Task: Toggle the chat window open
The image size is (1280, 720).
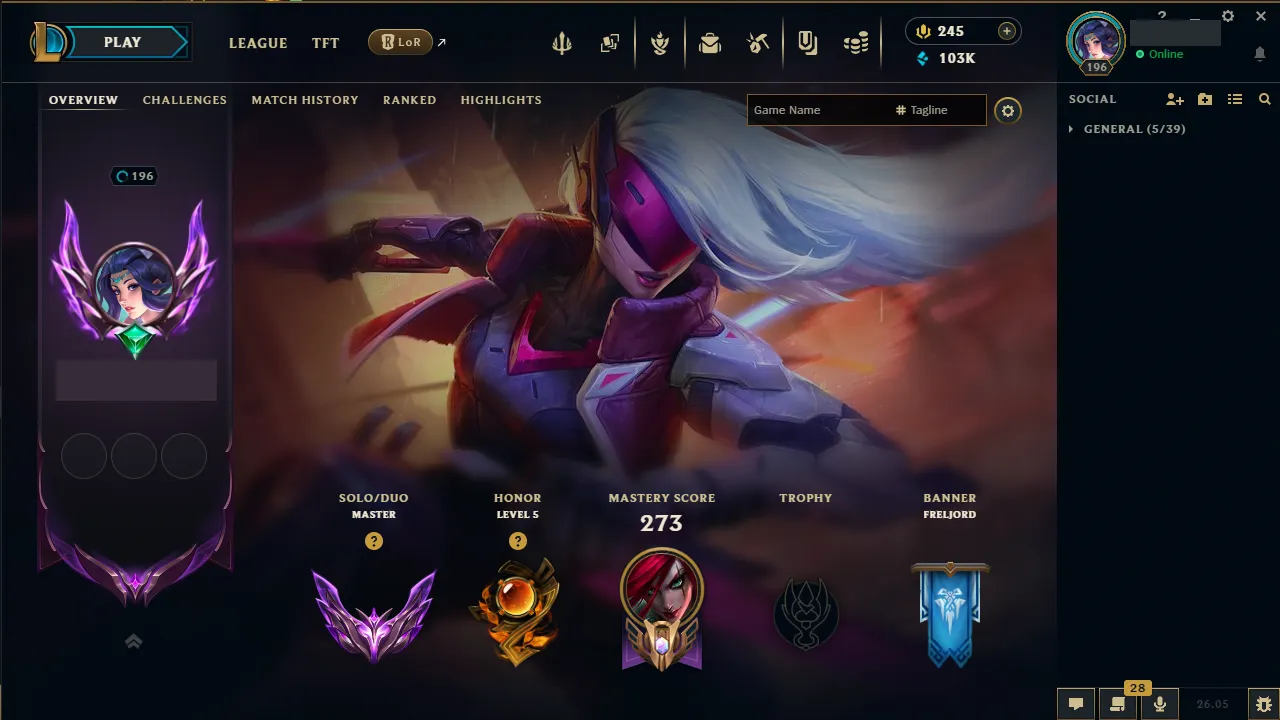Action: click(1075, 703)
